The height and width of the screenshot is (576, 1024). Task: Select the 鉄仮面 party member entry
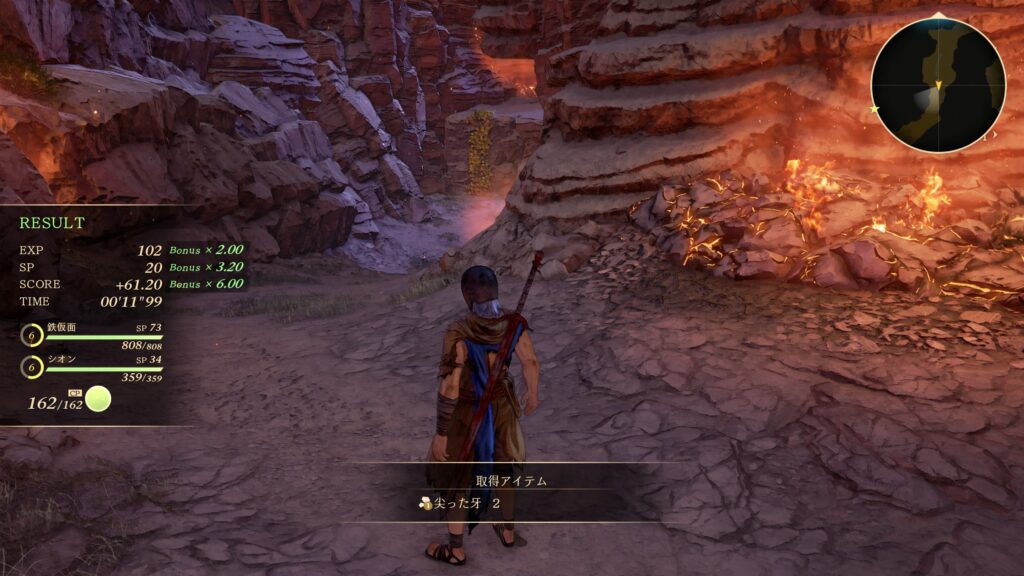90,335
